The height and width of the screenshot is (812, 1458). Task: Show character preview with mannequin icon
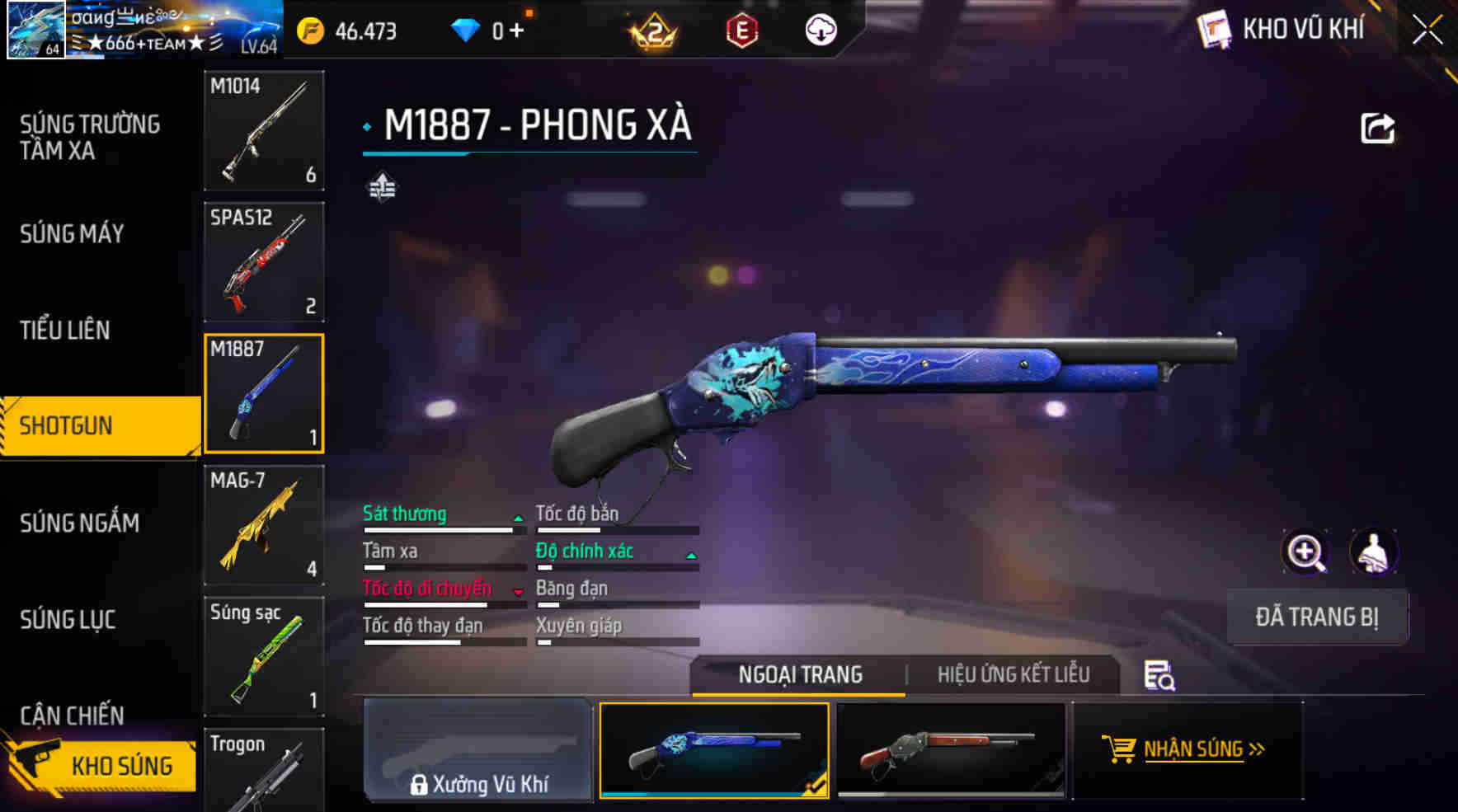tap(1373, 552)
